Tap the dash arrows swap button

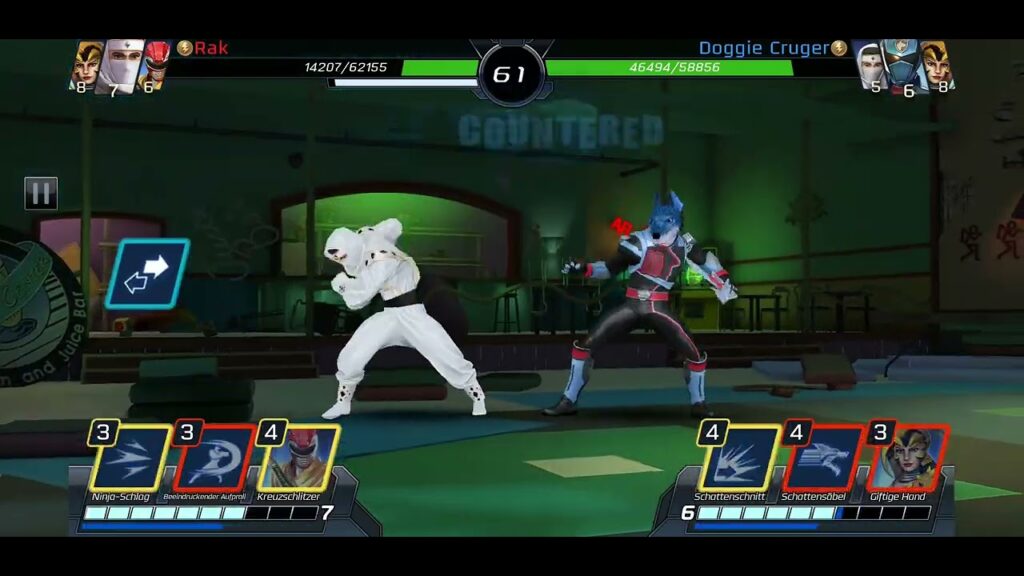coord(147,273)
